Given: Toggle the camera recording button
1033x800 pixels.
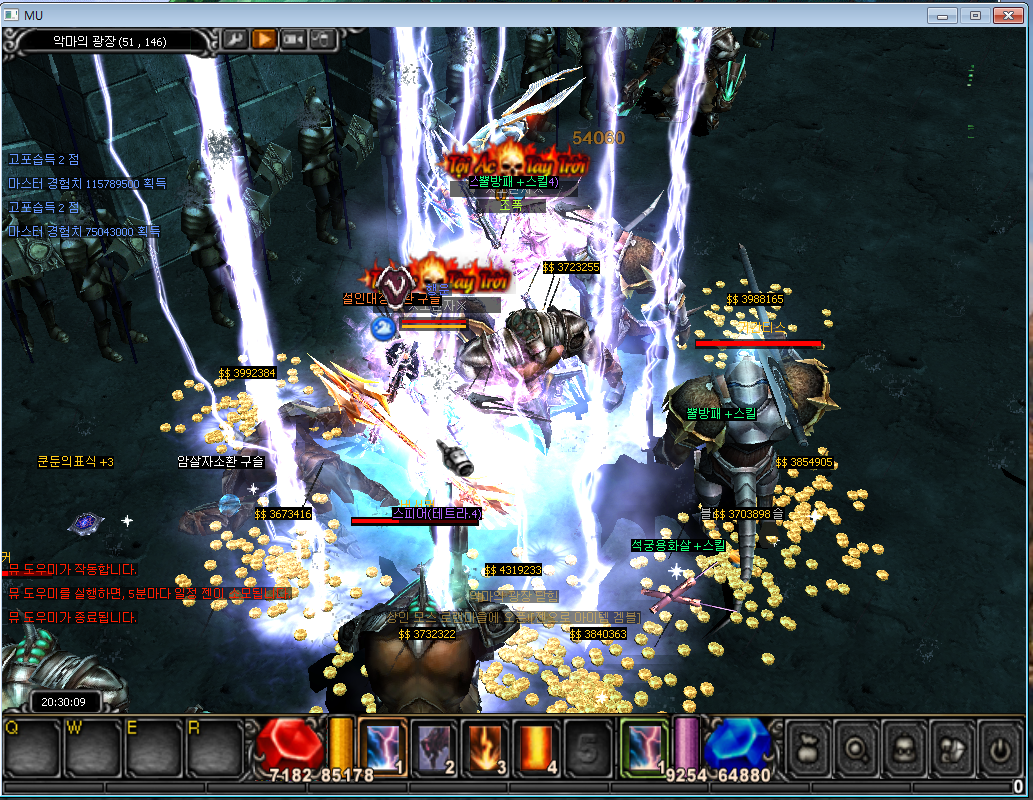Looking at the screenshot, I should pos(293,39).
